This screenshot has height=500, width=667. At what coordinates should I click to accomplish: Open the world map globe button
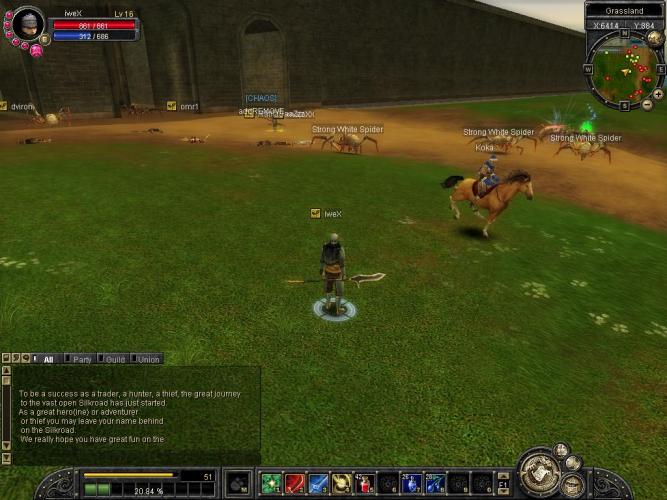655,38
